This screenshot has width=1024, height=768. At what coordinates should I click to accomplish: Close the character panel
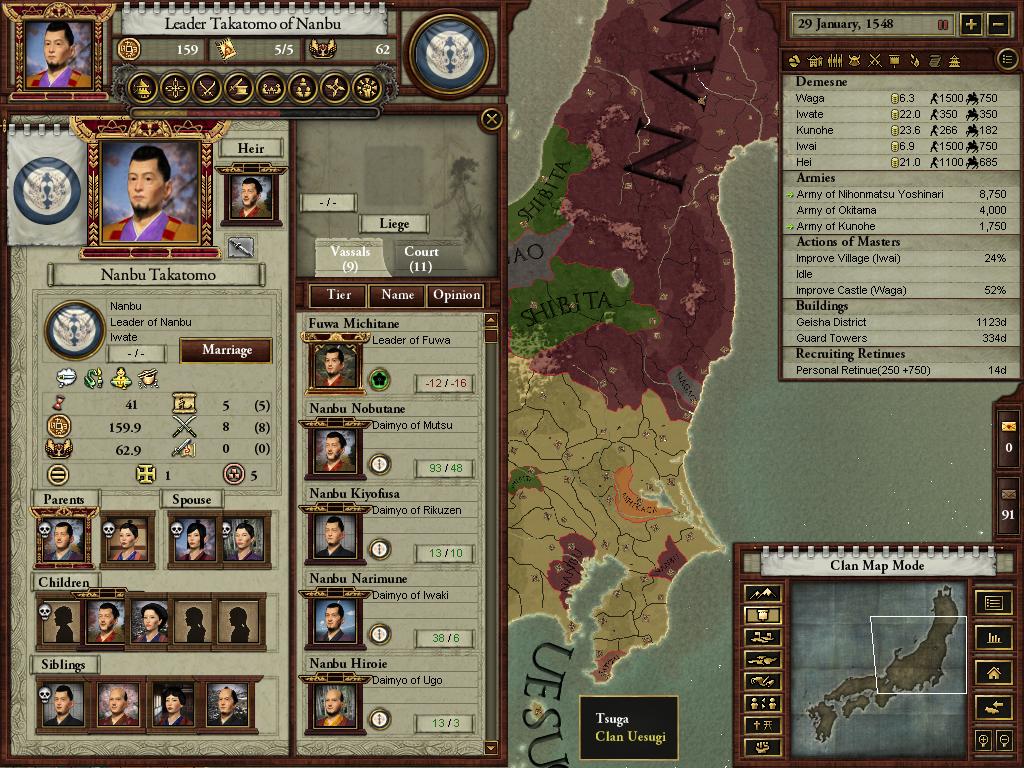click(491, 120)
